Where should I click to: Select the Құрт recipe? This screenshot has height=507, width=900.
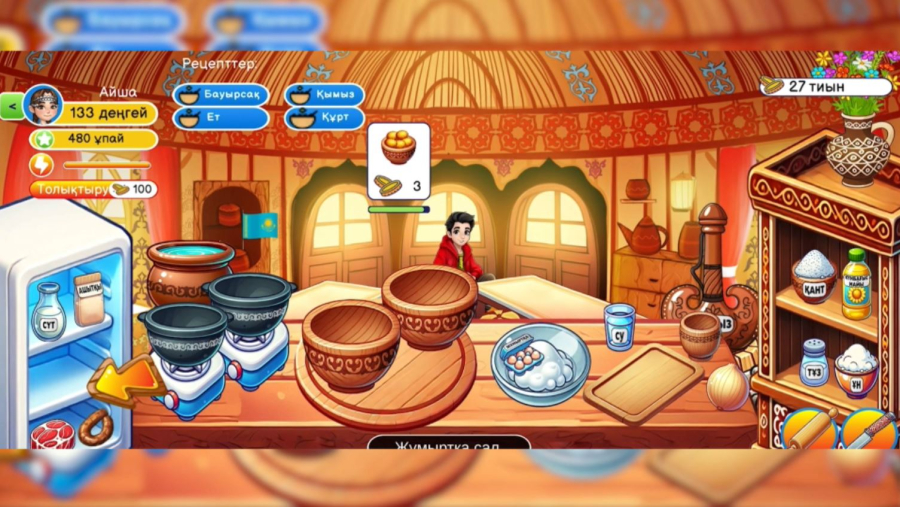click(324, 118)
